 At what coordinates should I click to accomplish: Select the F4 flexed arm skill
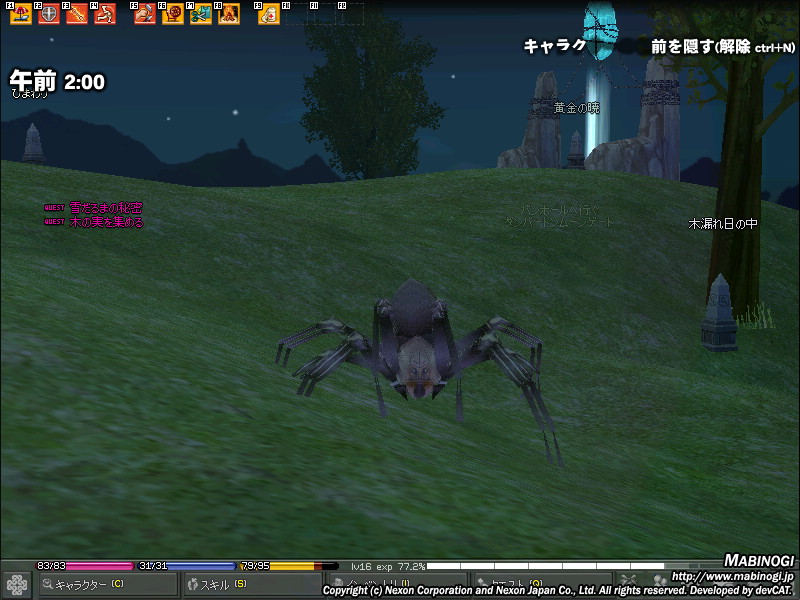105,15
